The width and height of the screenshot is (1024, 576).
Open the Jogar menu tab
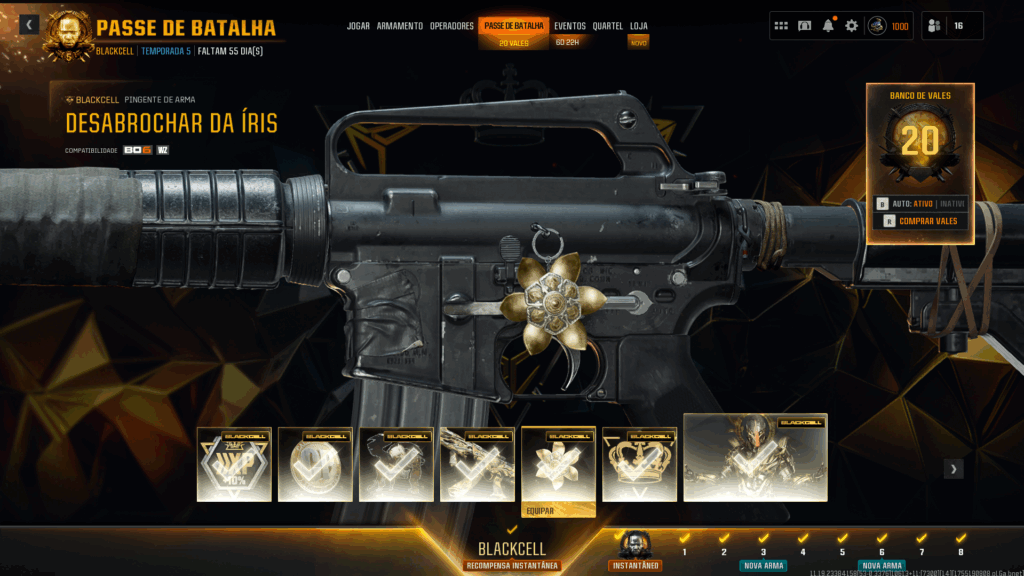click(358, 26)
